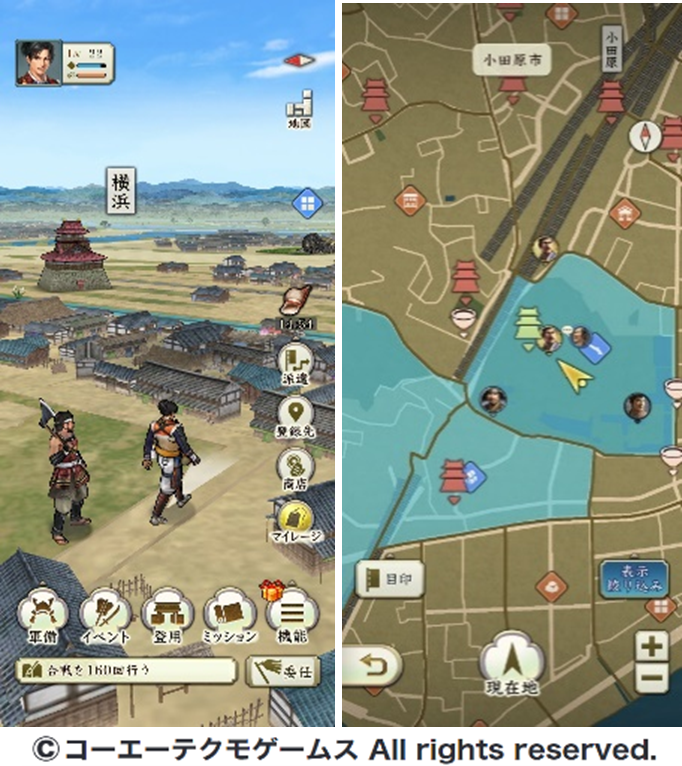Viewport: 682px width, 766px height.
Task: Click the player portrait in the corner
Action: tap(36, 63)
